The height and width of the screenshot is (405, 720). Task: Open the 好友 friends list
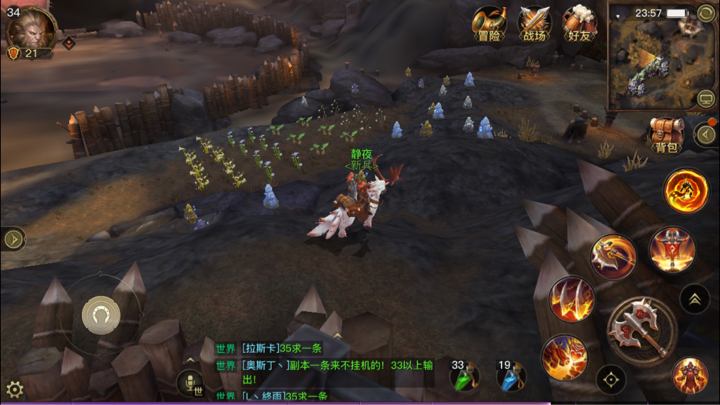pyautogui.click(x=578, y=22)
